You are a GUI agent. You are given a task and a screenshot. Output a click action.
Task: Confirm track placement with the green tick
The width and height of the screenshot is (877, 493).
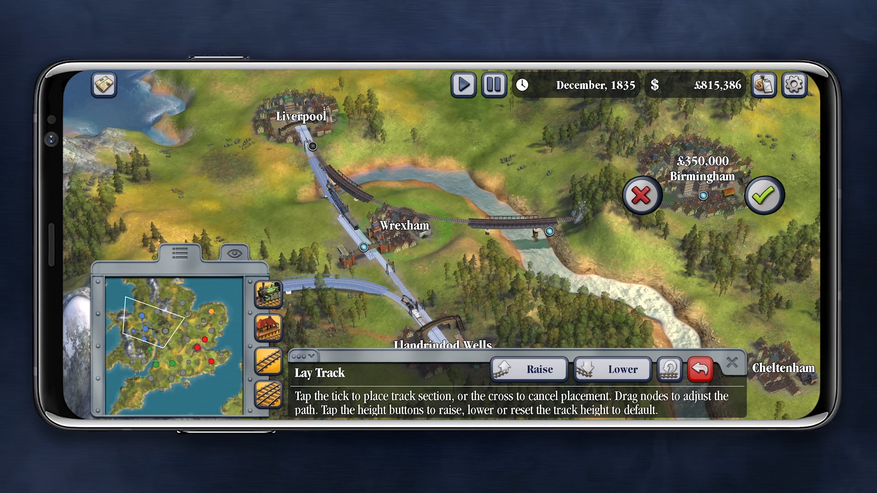click(x=764, y=195)
